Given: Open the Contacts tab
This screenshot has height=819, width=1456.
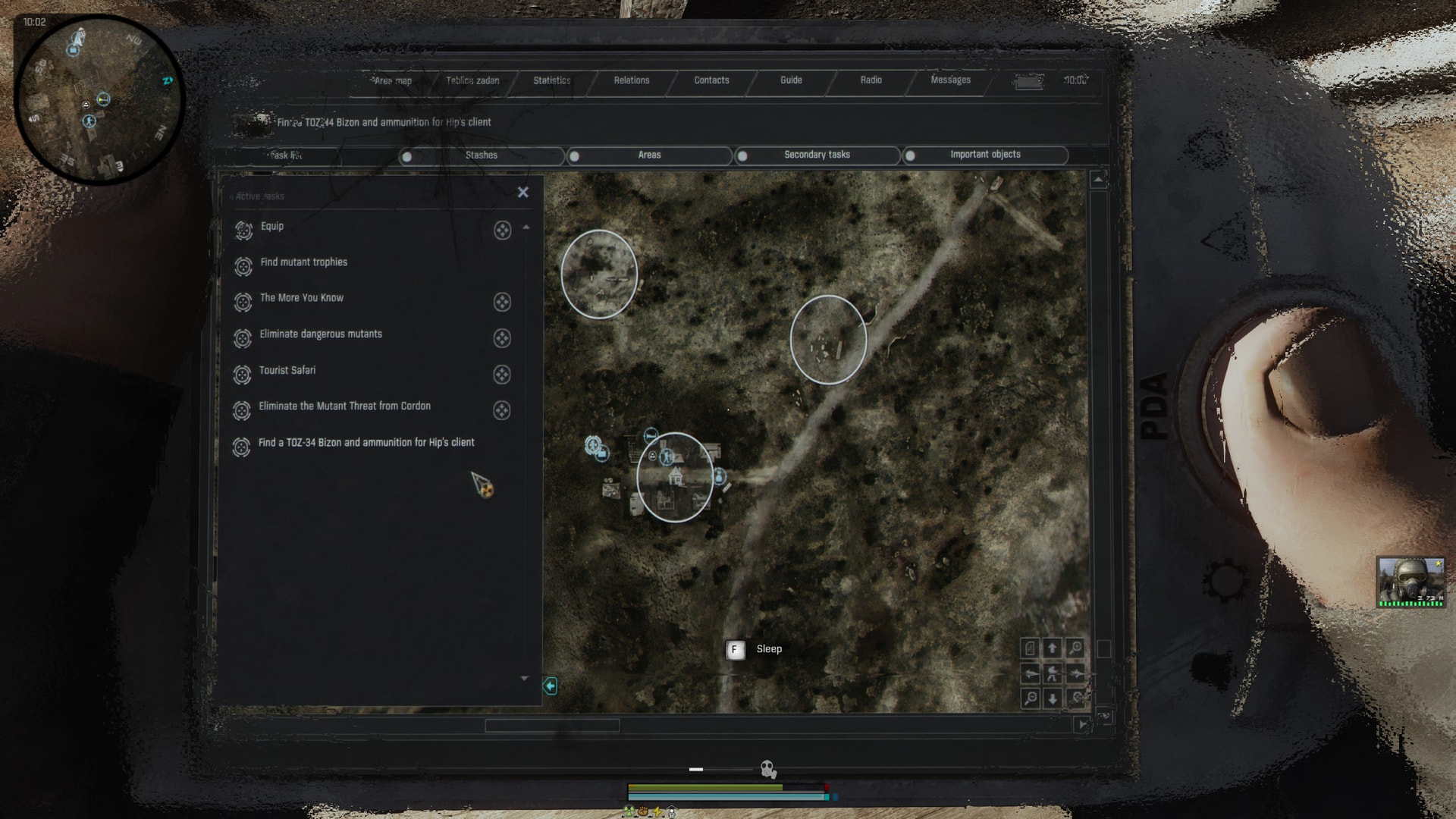Looking at the screenshot, I should (x=711, y=80).
